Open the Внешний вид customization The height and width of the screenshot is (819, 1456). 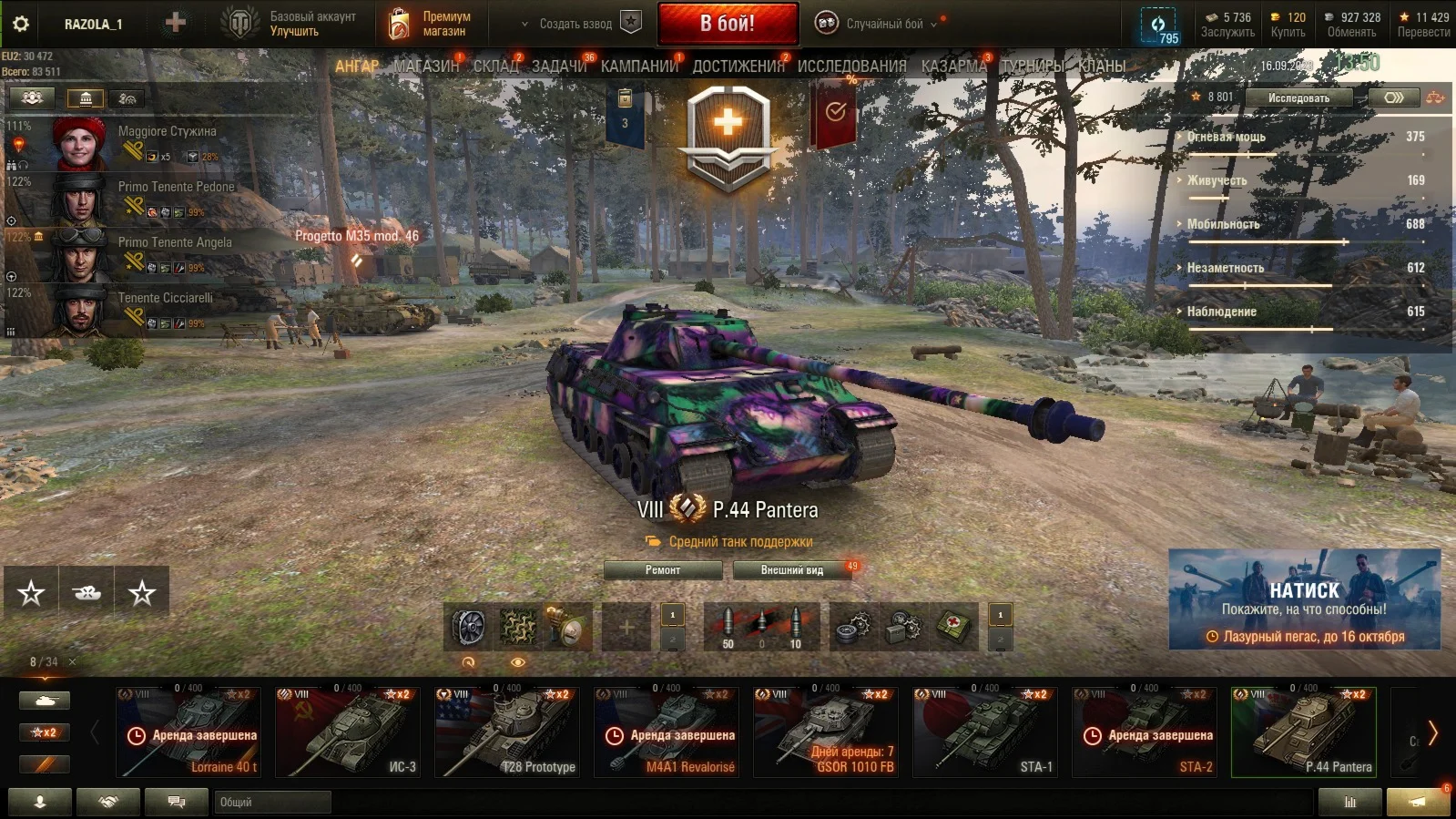coord(792,570)
